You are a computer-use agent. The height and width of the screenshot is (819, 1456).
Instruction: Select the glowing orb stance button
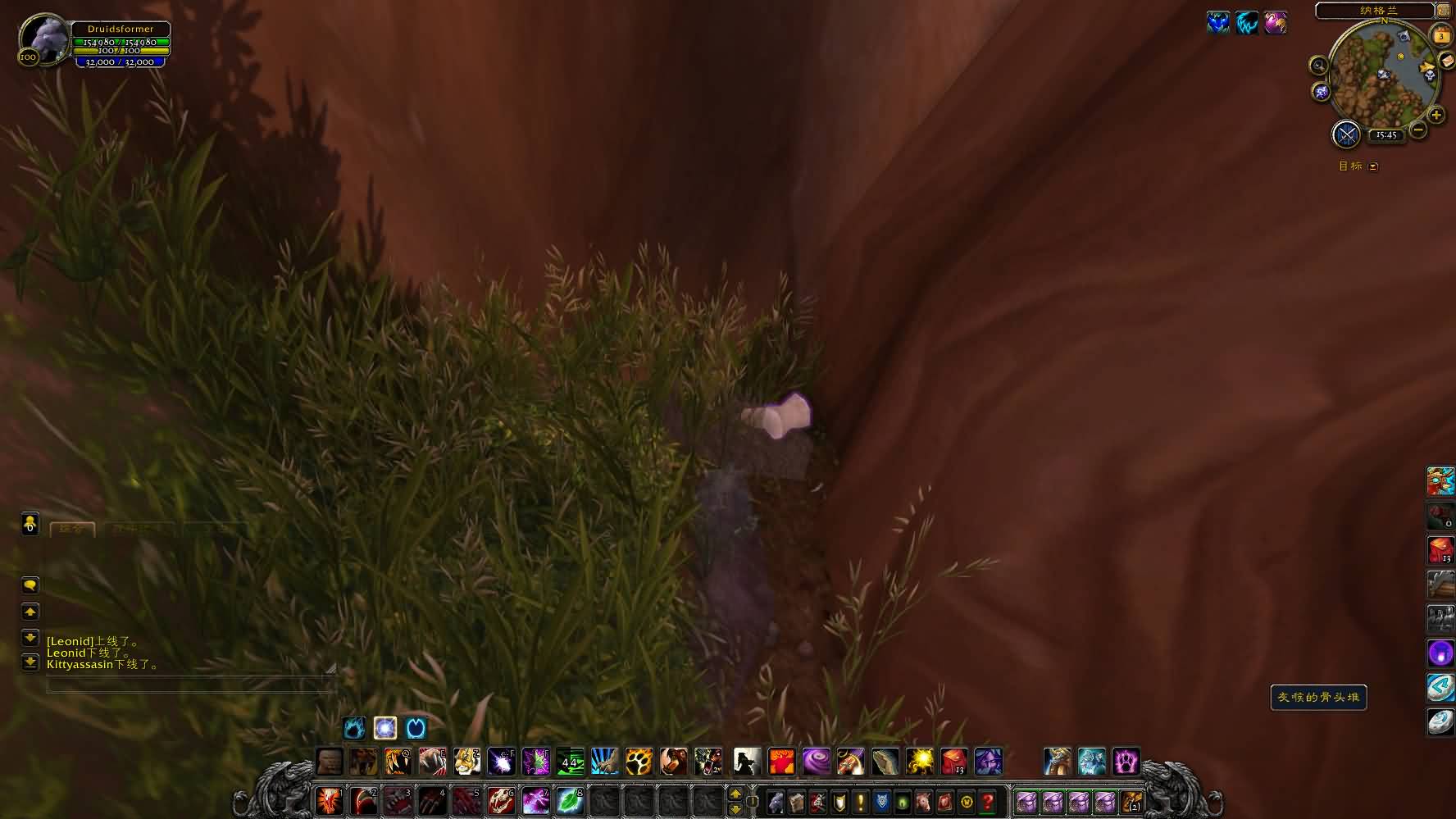click(385, 728)
